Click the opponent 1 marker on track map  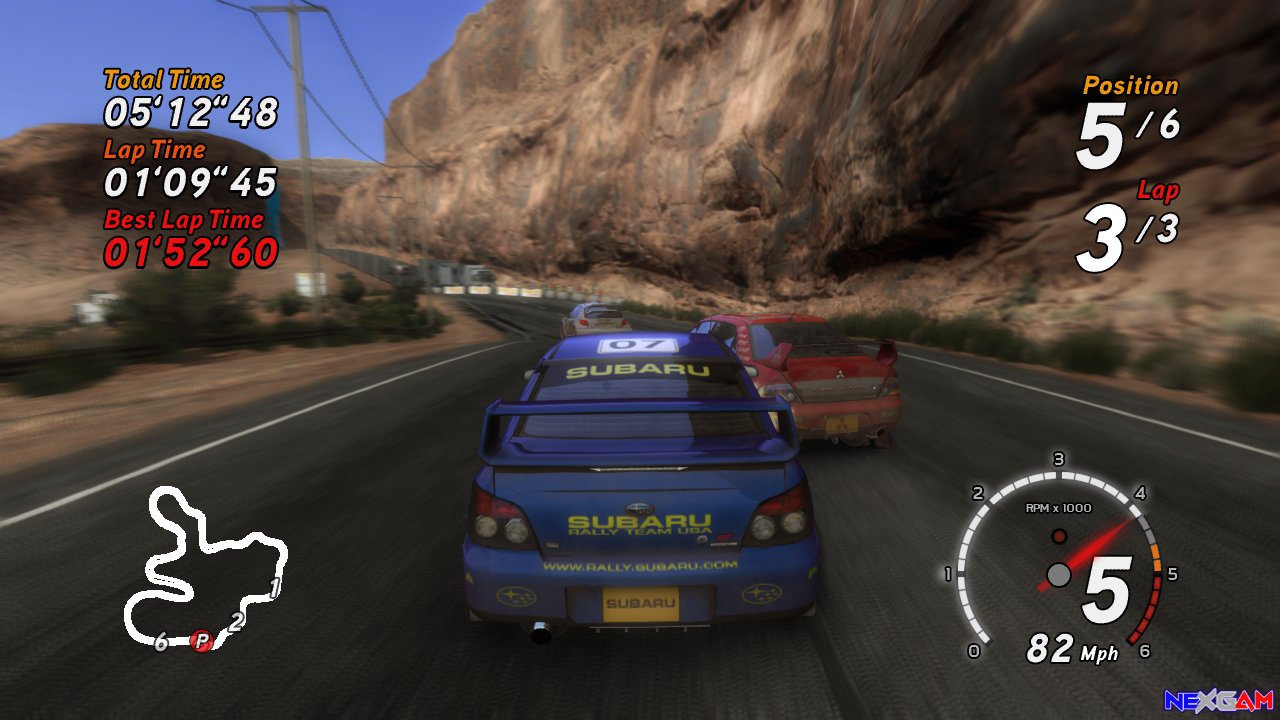[x=275, y=588]
